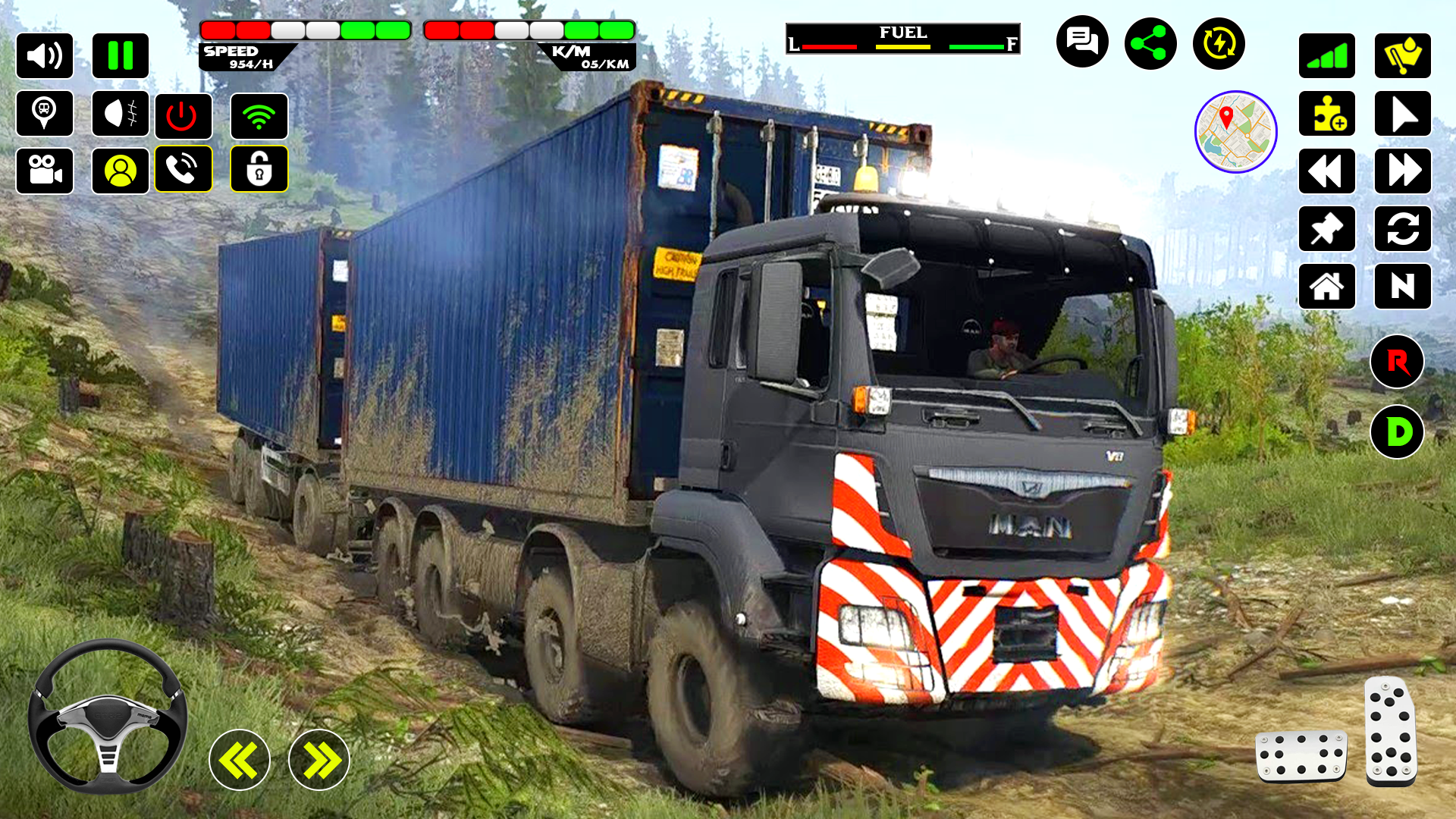Pause the game
The image size is (1456, 819).
coord(121,55)
